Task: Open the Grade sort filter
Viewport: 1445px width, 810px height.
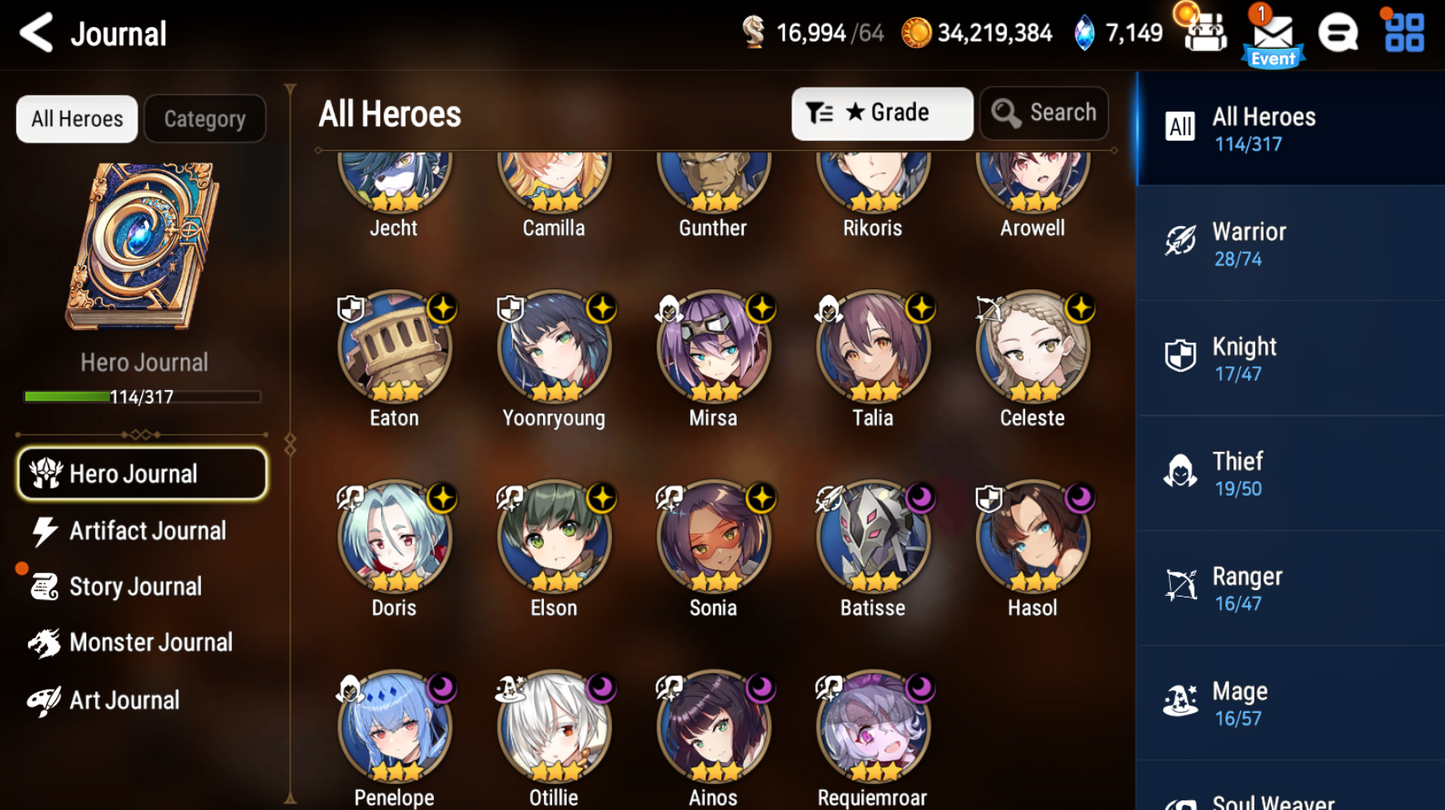Action: pyautogui.click(x=881, y=113)
